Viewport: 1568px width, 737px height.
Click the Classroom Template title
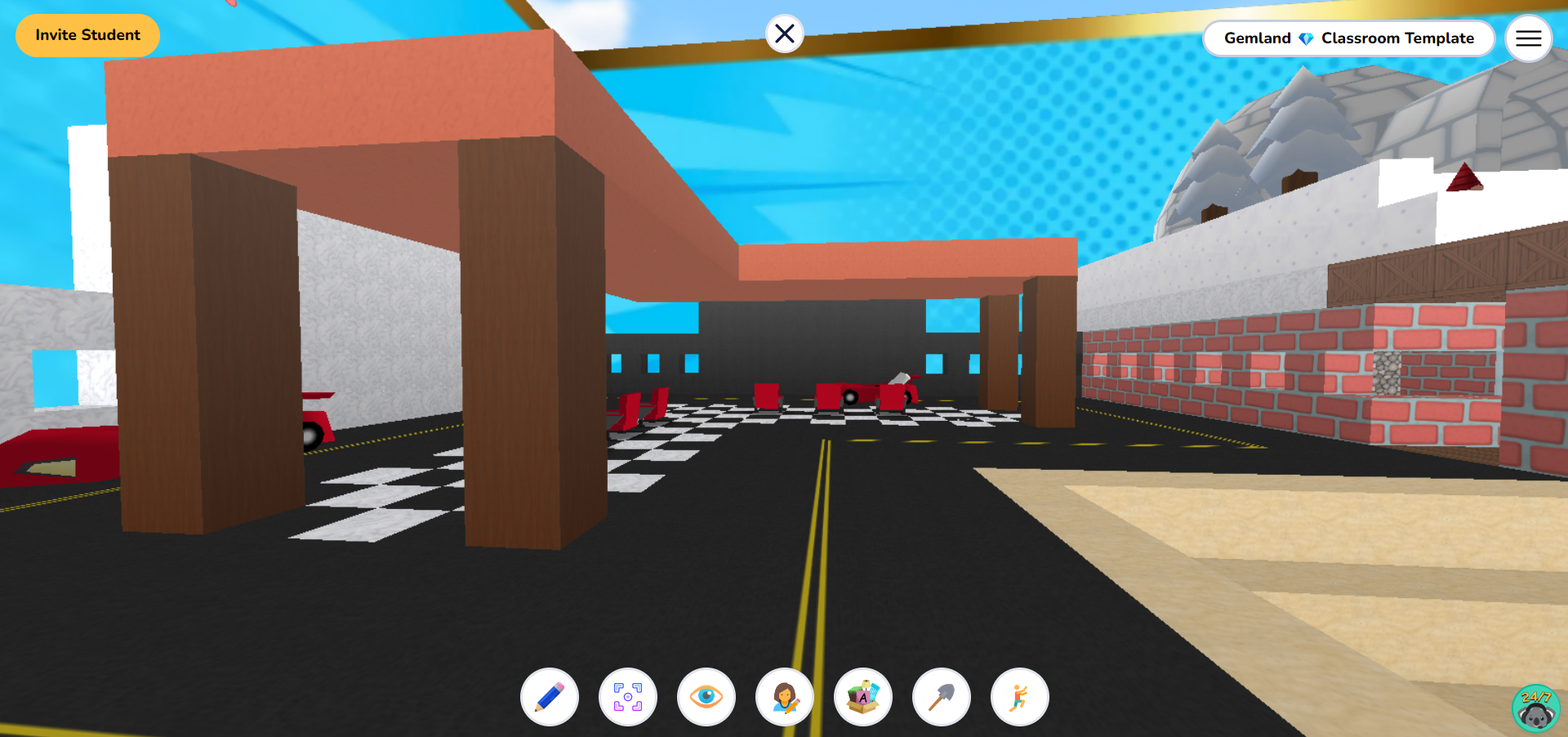tap(1398, 38)
